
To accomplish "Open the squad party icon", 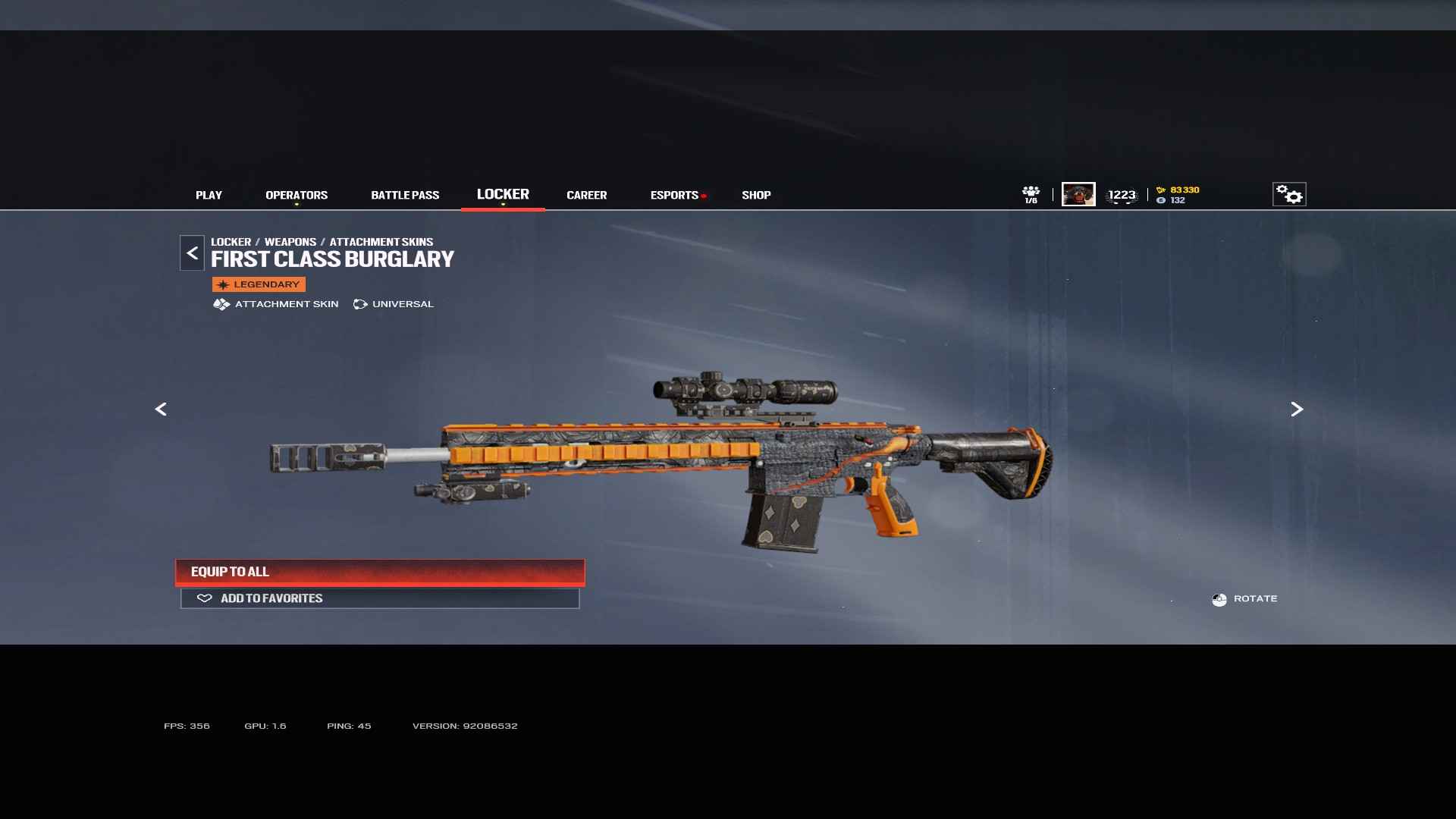I will coord(1031,194).
